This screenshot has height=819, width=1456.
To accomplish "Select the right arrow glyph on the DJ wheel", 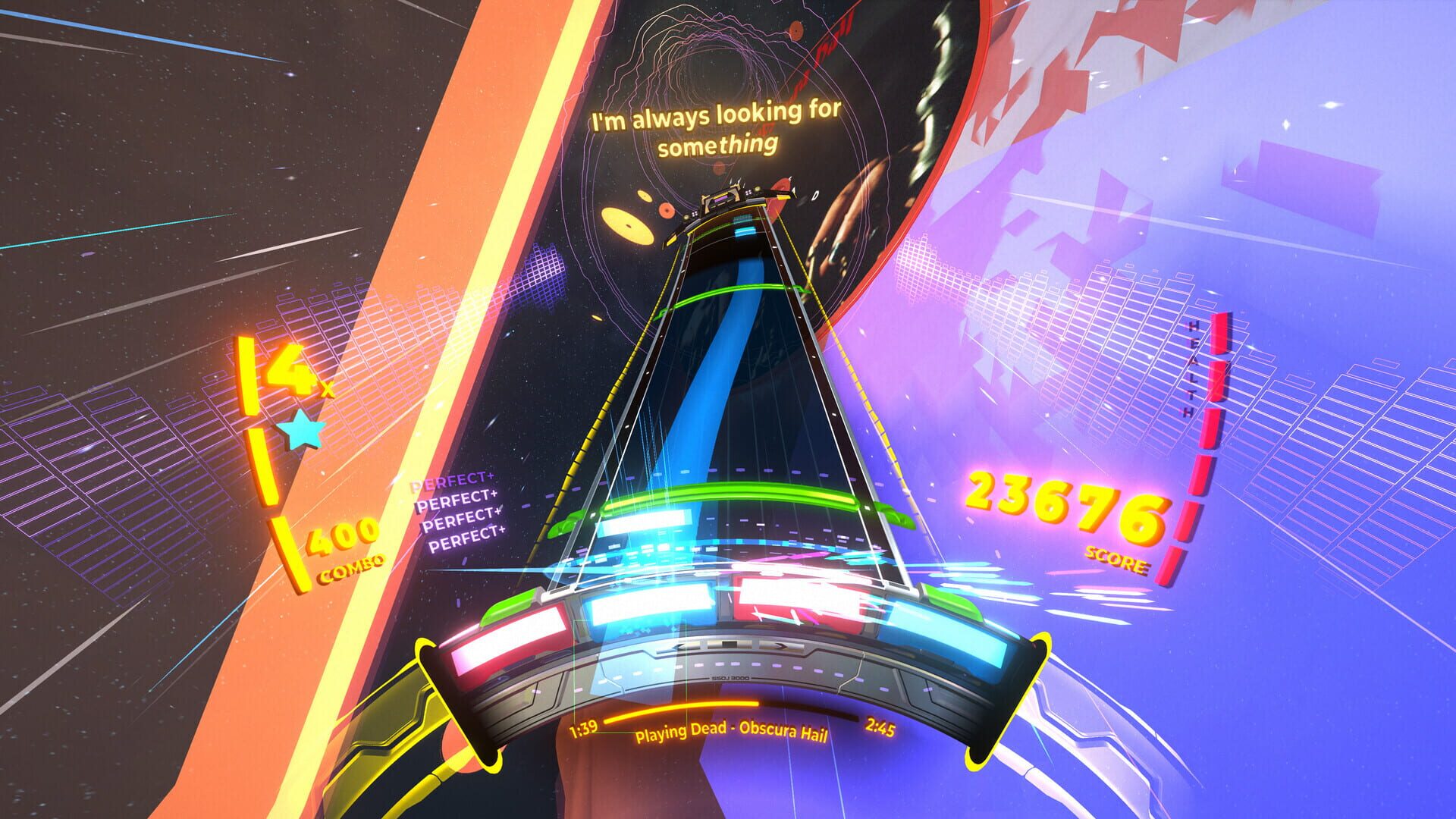I will (783, 647).
